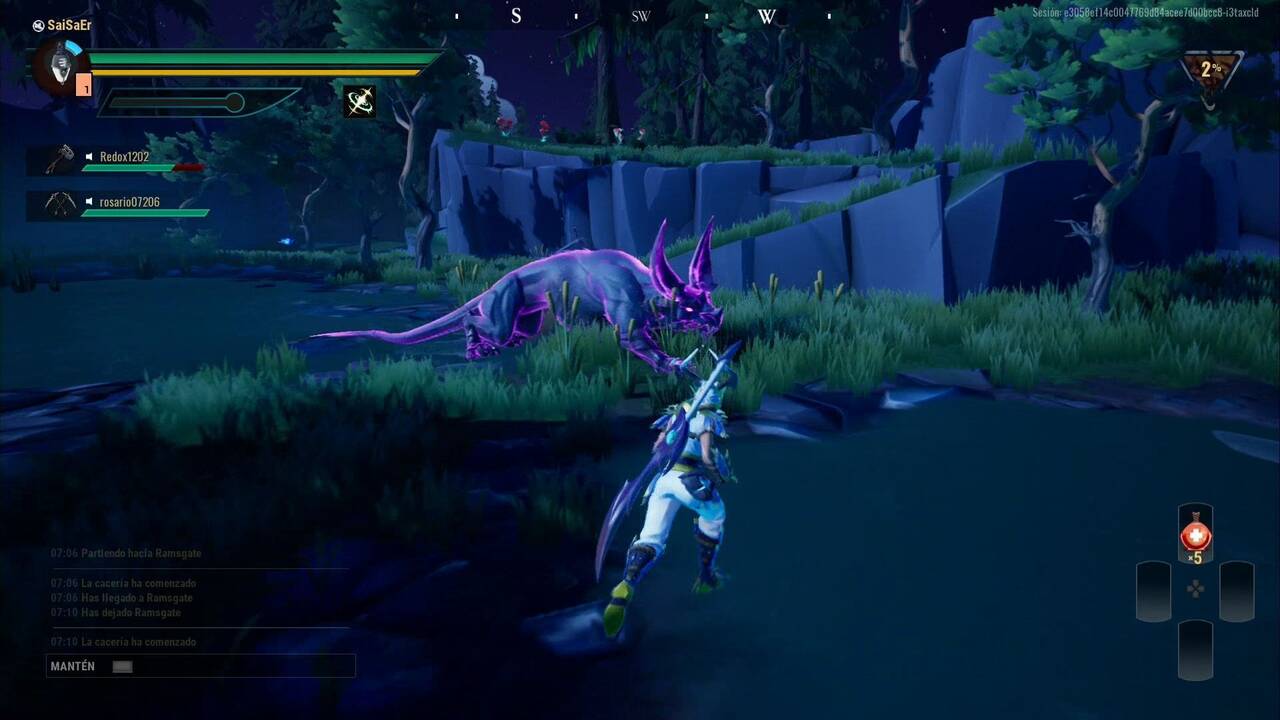Select SaiSaEr's character portrait

pos(58,70)
